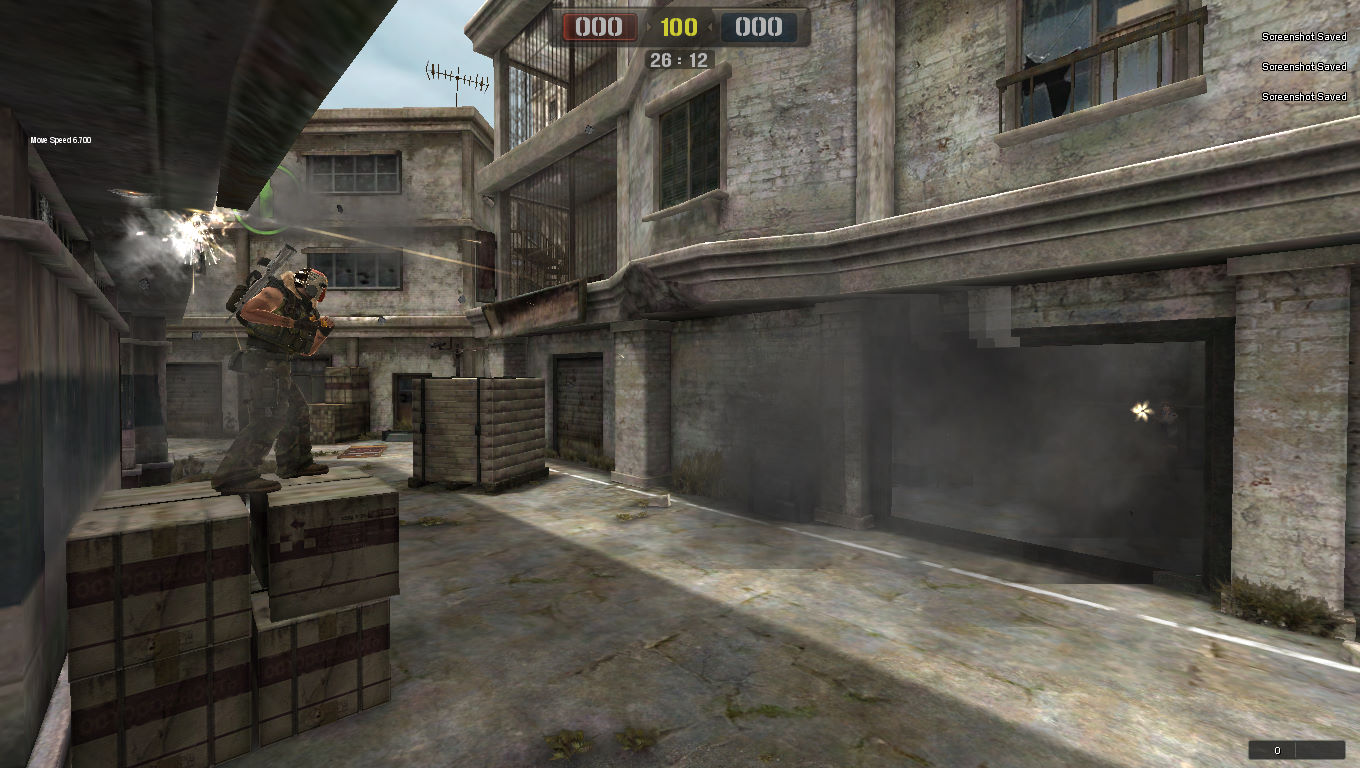This screenshot has height=768, width=1360.
Task: Expand the topmost Screenshot Saved notification
Action: coord(1303,37)
